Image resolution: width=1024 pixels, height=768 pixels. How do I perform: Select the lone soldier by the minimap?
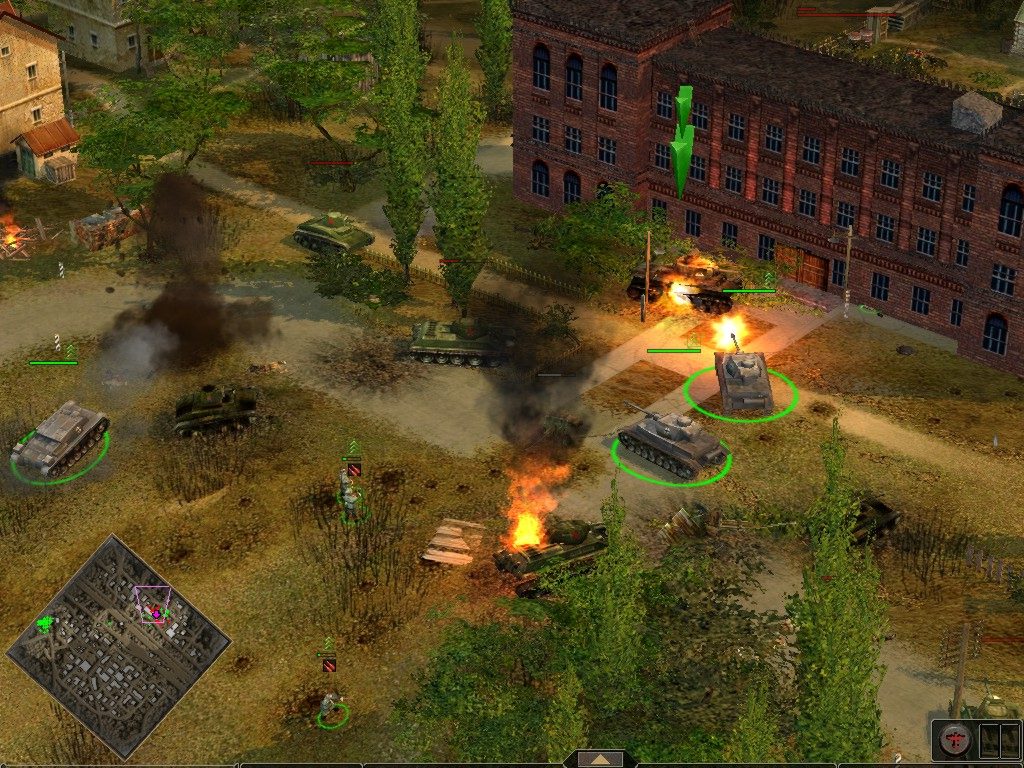click(x=331, y=706)
